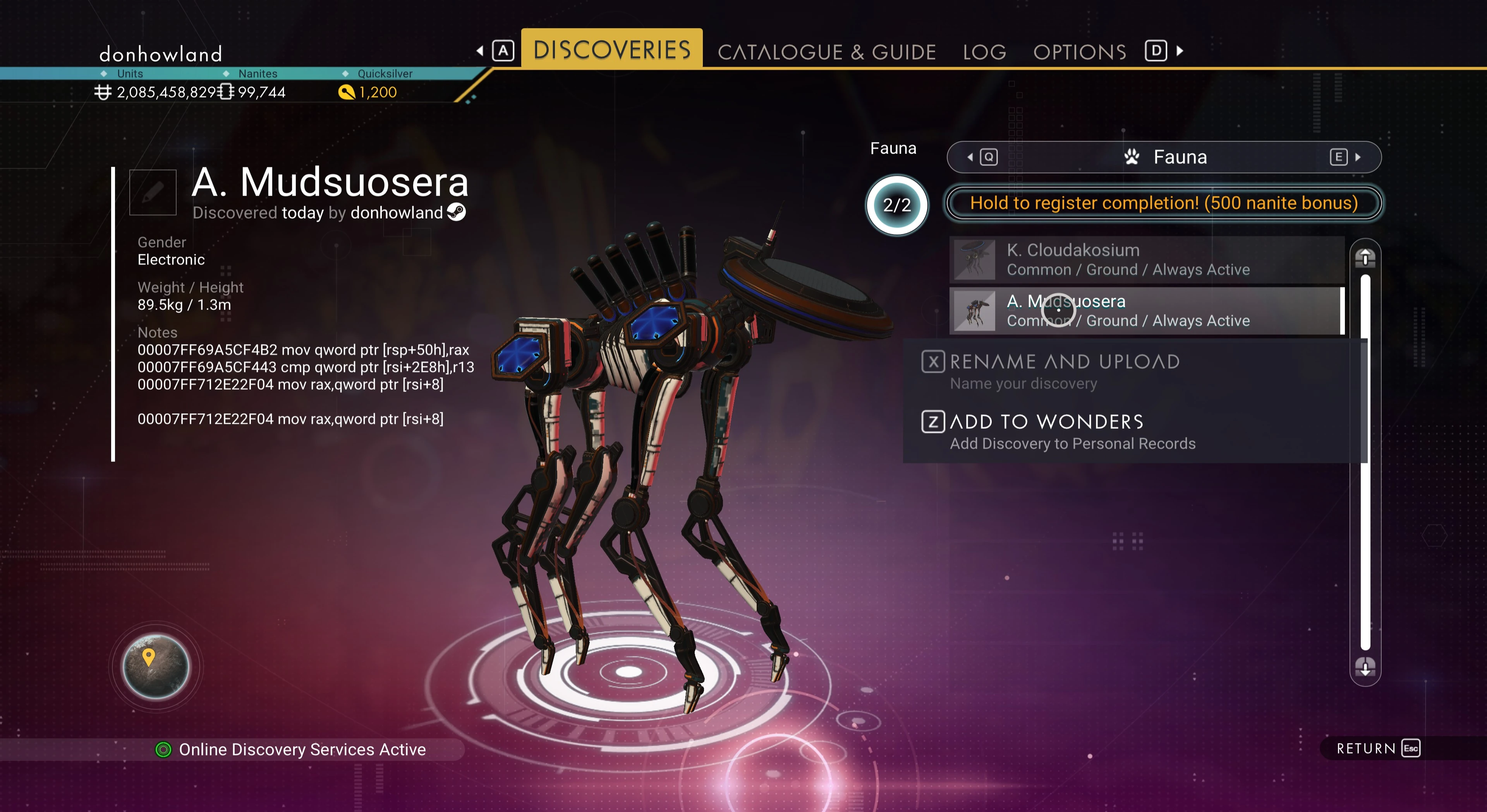The height and width of the screenshot is (812, 1487).
Task: Open the Catalogue & Guide tab
Action: tap(826, 52)
